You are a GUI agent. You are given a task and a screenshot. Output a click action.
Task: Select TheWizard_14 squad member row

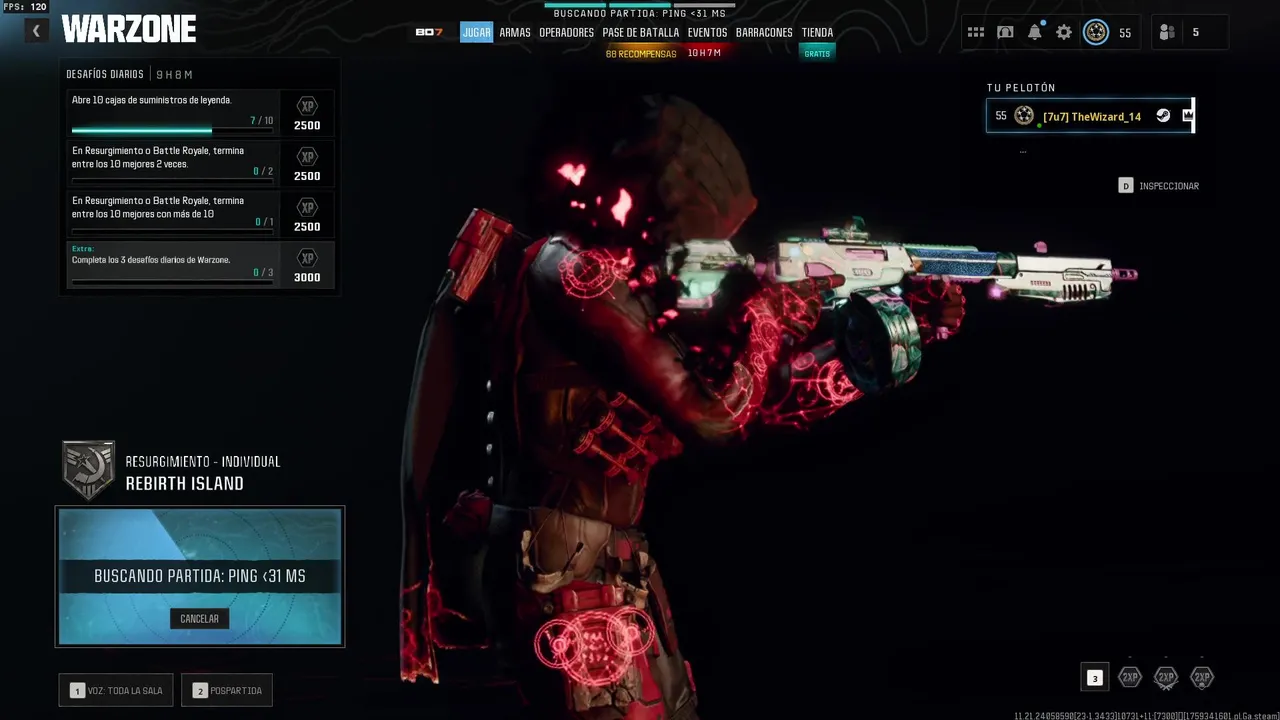tap(1090, 116)
